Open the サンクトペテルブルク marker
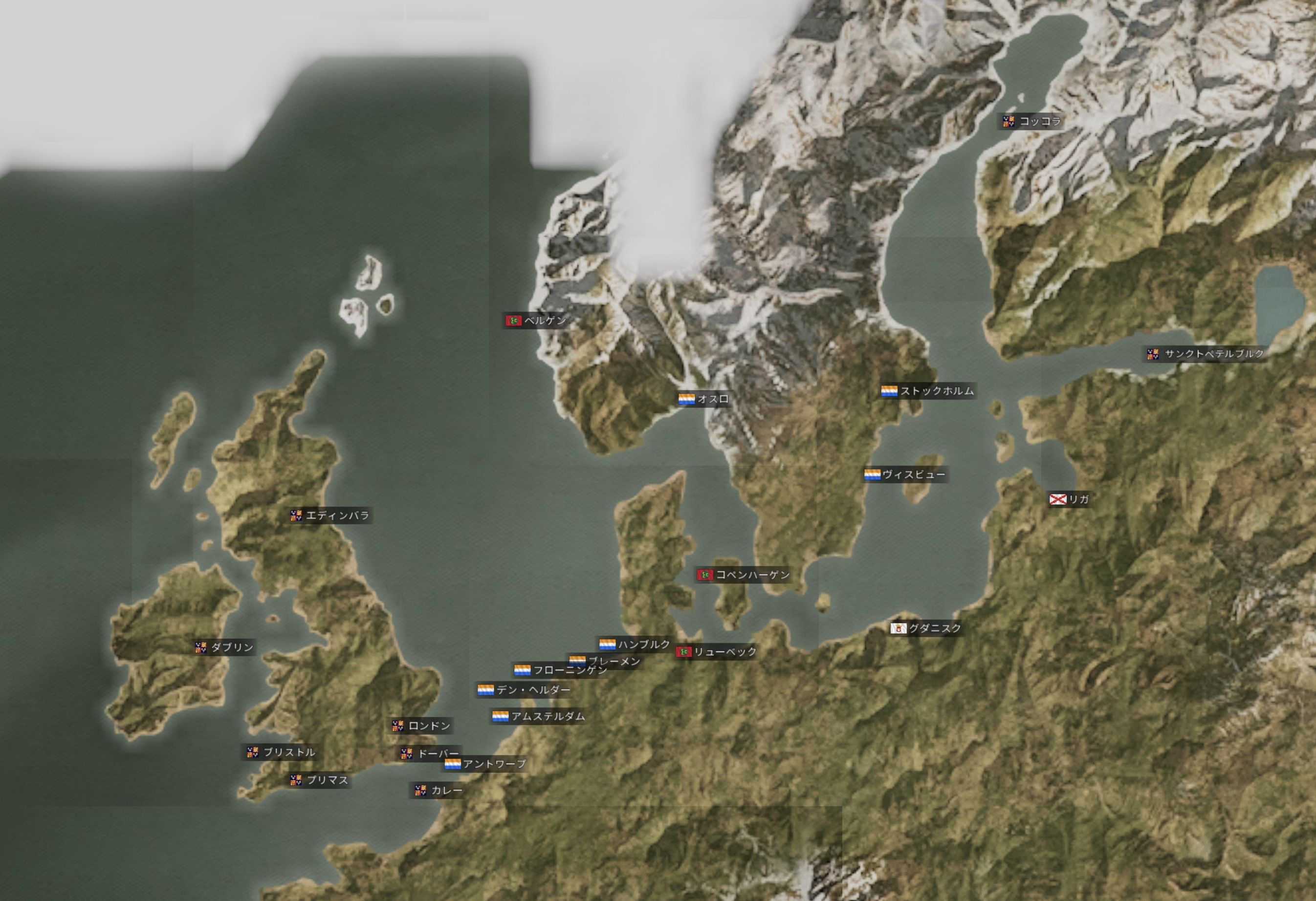Image resolution: width=1316 pixels, height=901 pixels. coord(1205,354)
